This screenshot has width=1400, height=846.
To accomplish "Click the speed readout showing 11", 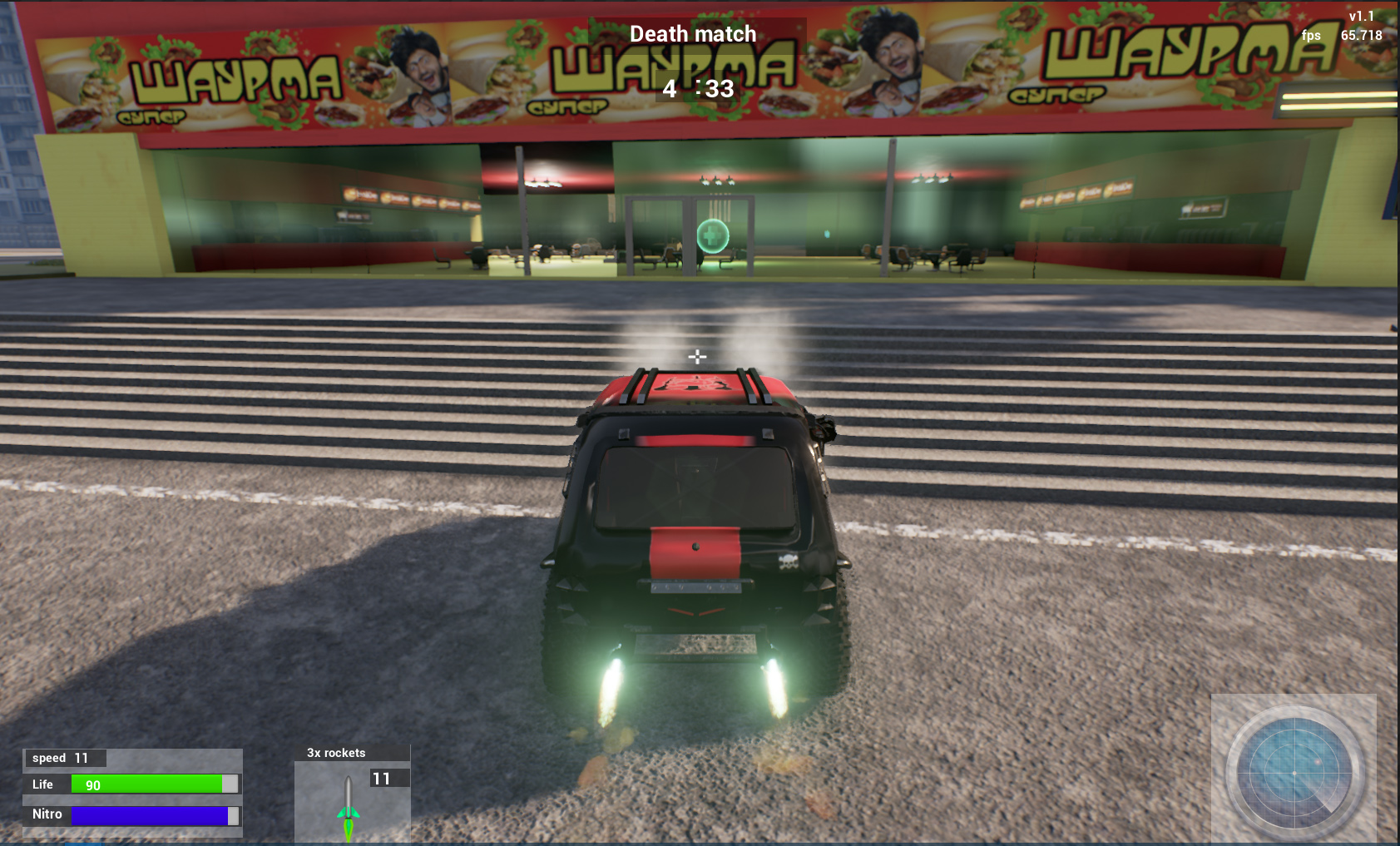I will pos(65,758).
